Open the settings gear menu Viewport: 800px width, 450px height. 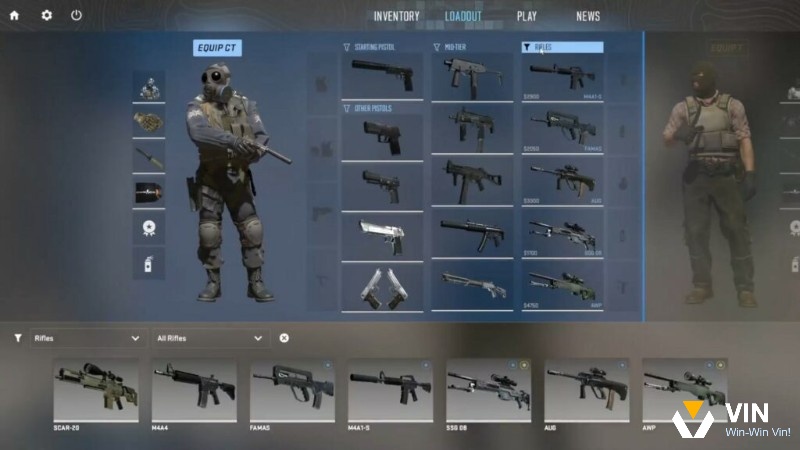tap(46, 16)
